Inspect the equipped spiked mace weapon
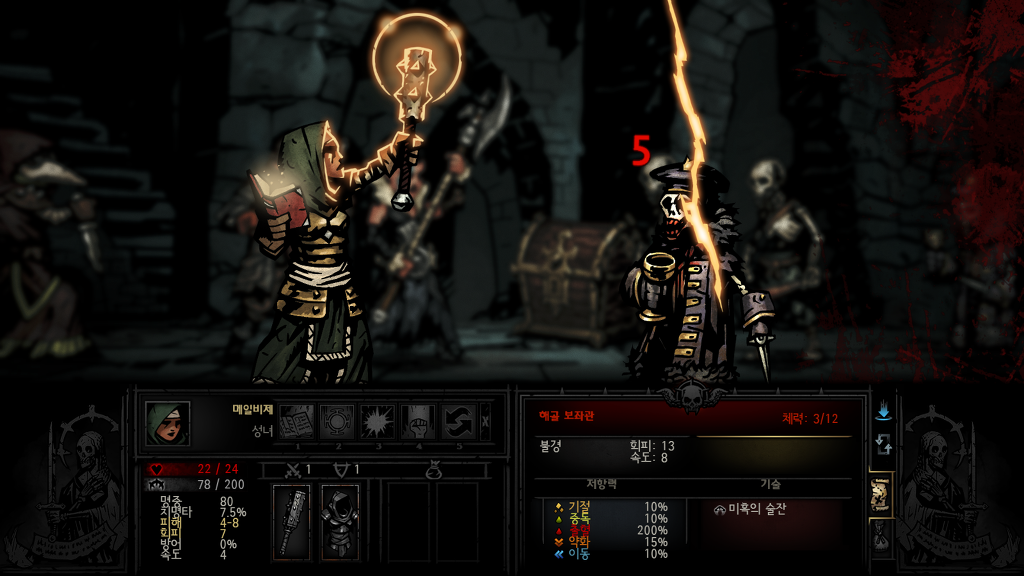 (x=292, y=523)
